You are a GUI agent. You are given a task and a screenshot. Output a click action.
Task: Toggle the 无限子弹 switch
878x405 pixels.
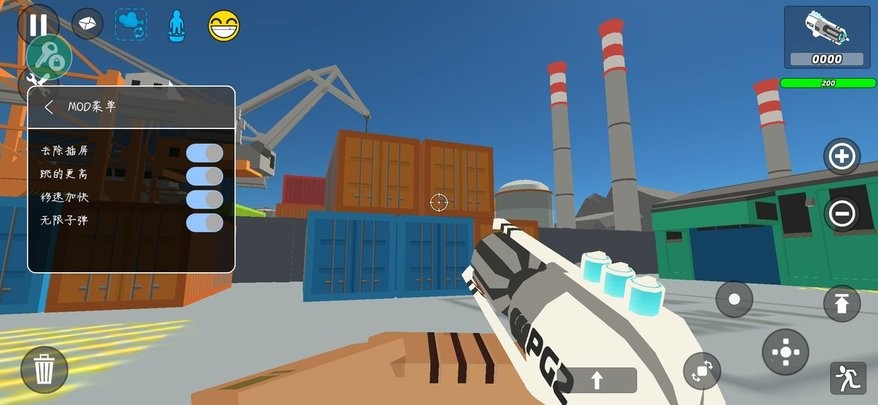(204, 221)
